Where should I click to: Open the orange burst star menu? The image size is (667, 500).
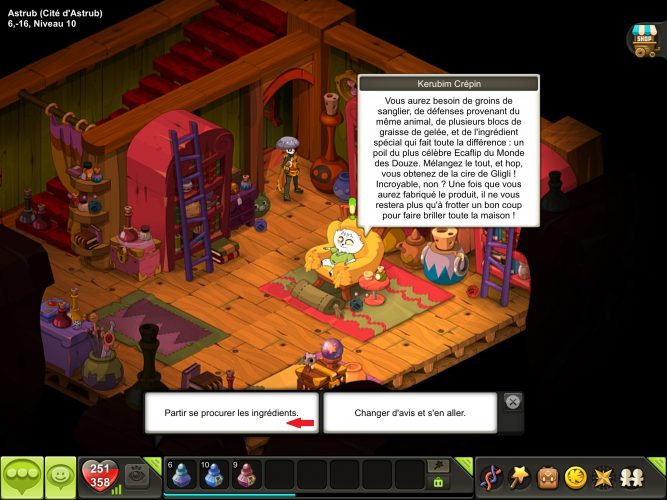[x=604, y=477]
